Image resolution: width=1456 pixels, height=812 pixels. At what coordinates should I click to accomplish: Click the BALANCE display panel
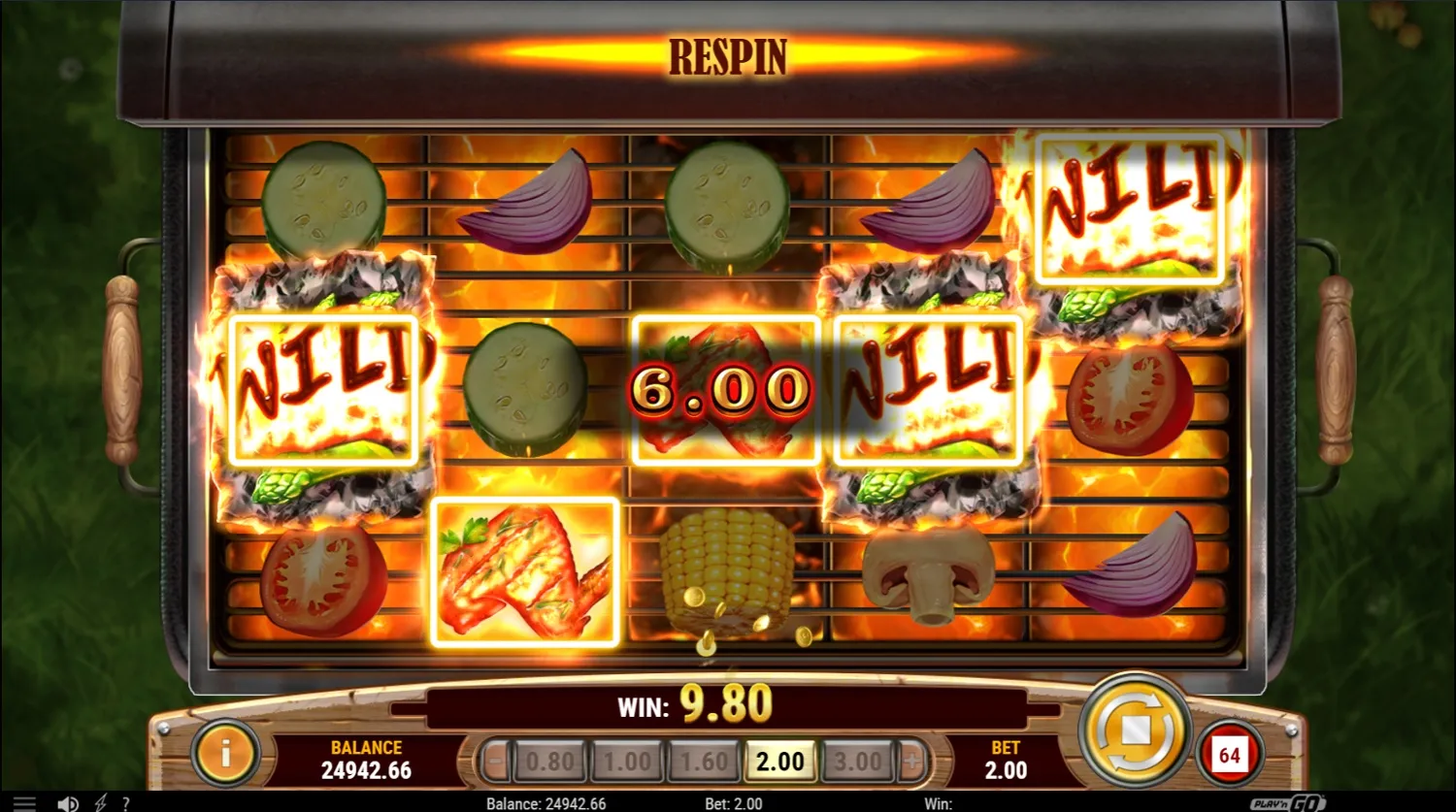(x=364, y=757)
